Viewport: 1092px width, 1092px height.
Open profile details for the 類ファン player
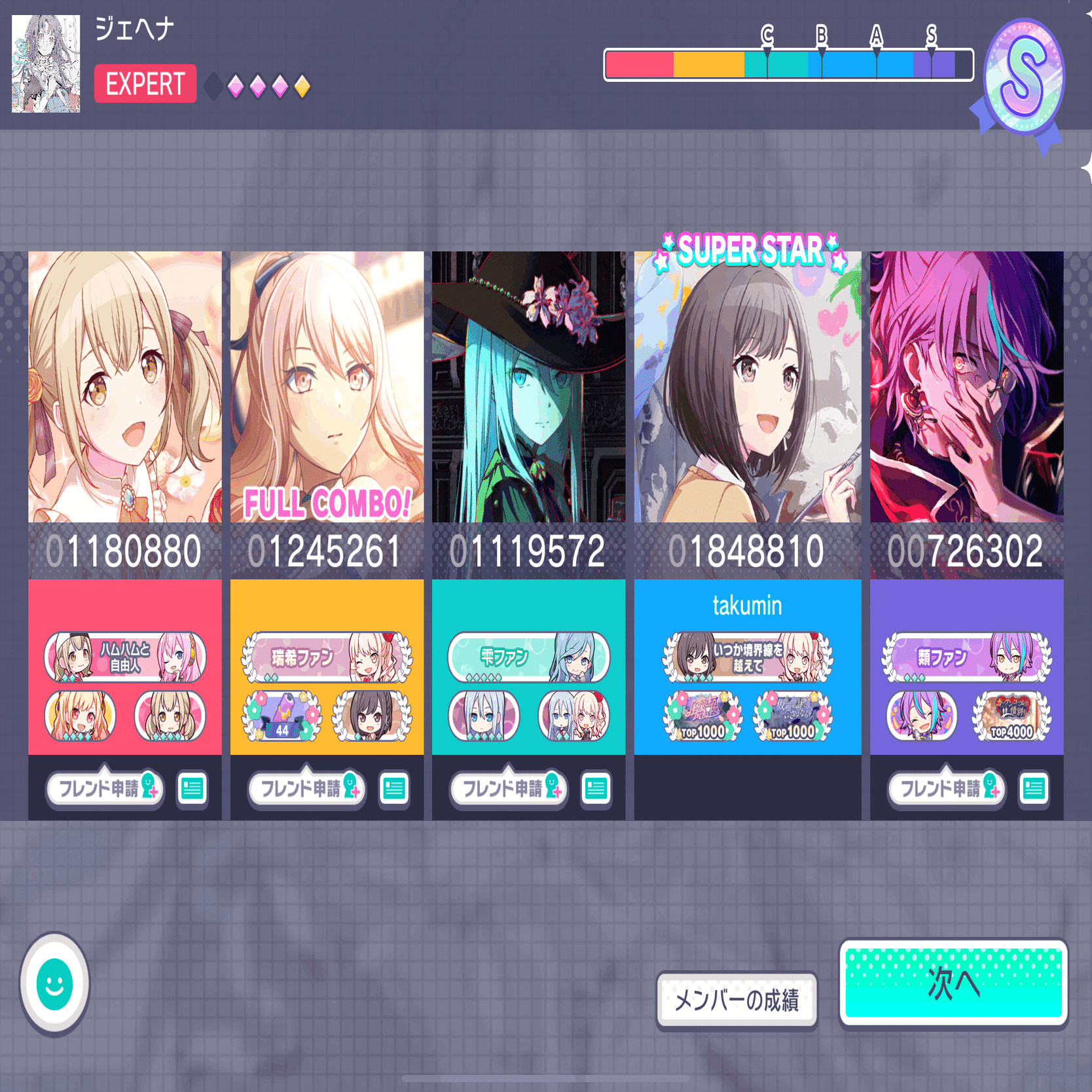click(x=1034, y=789)
